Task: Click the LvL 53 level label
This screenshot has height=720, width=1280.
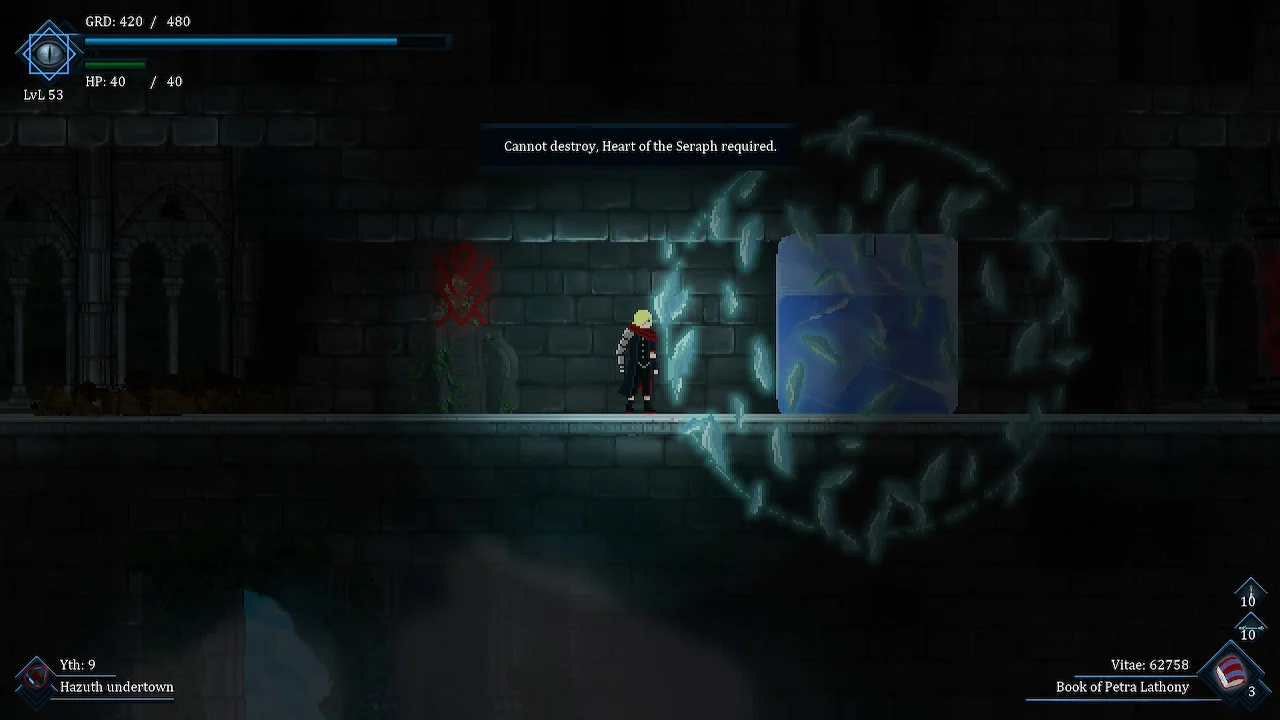Action: pos(42,95)
